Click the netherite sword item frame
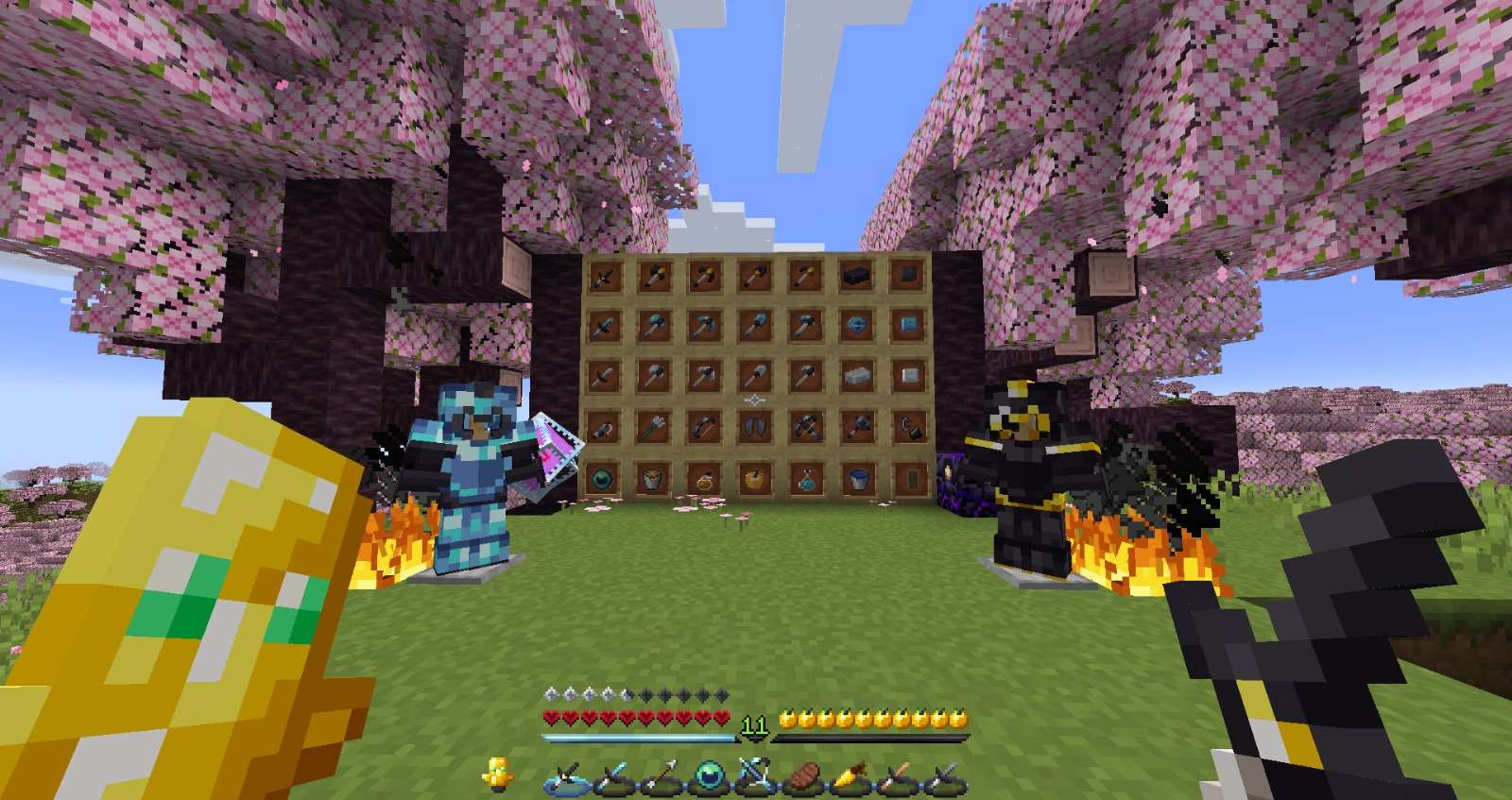 604,279
